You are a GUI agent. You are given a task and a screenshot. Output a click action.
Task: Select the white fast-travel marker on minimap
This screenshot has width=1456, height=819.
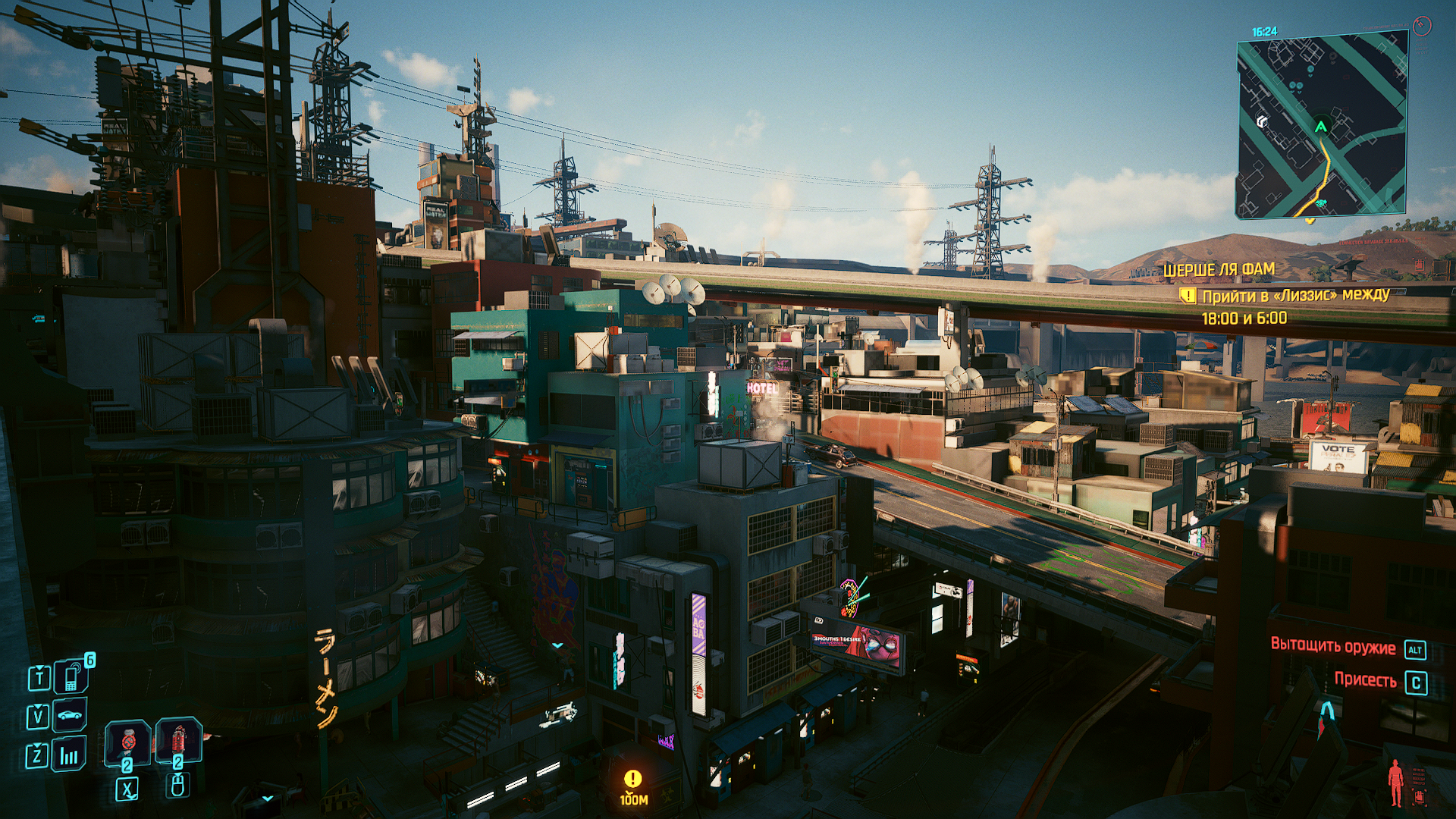pyautogui.click(x=1262, y=121)
